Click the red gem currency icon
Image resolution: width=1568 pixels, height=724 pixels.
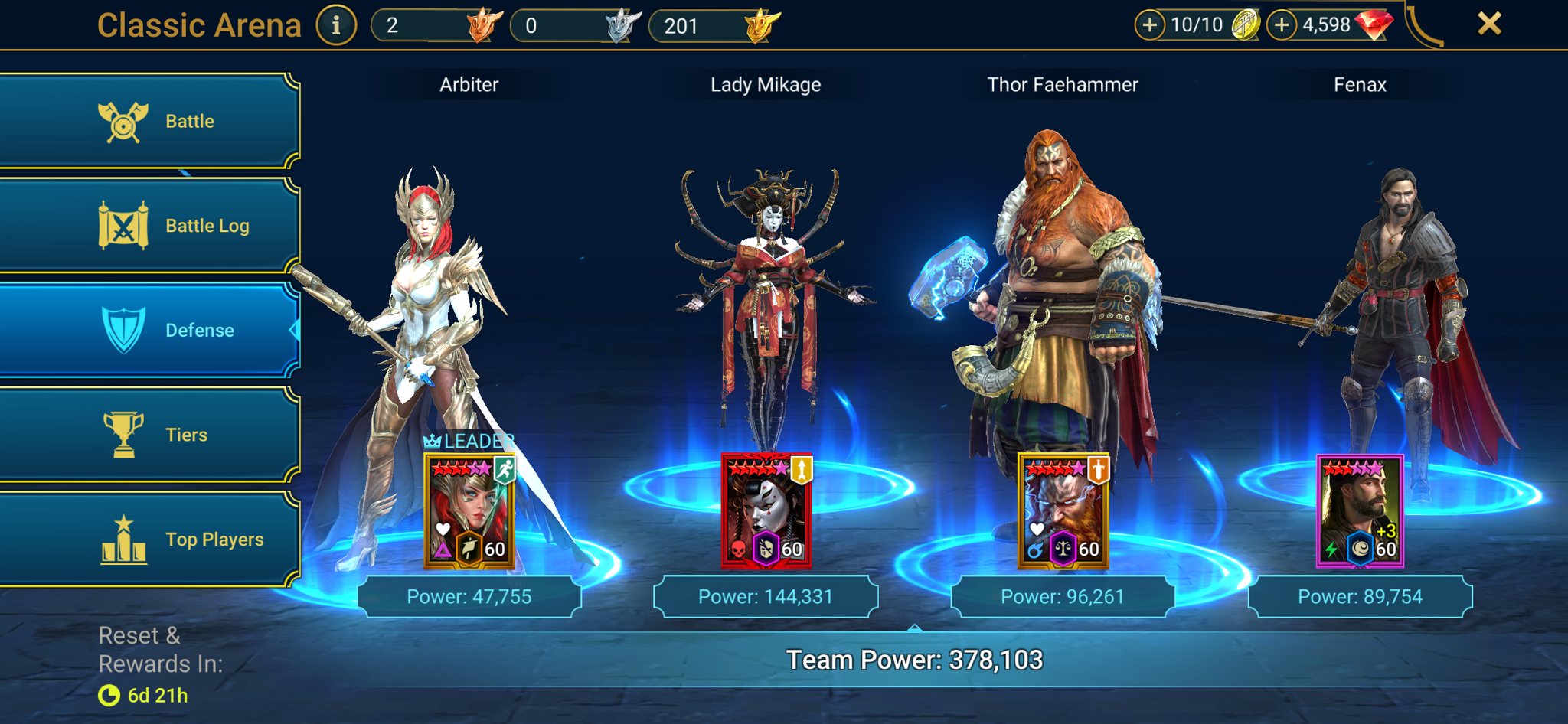1374,24
